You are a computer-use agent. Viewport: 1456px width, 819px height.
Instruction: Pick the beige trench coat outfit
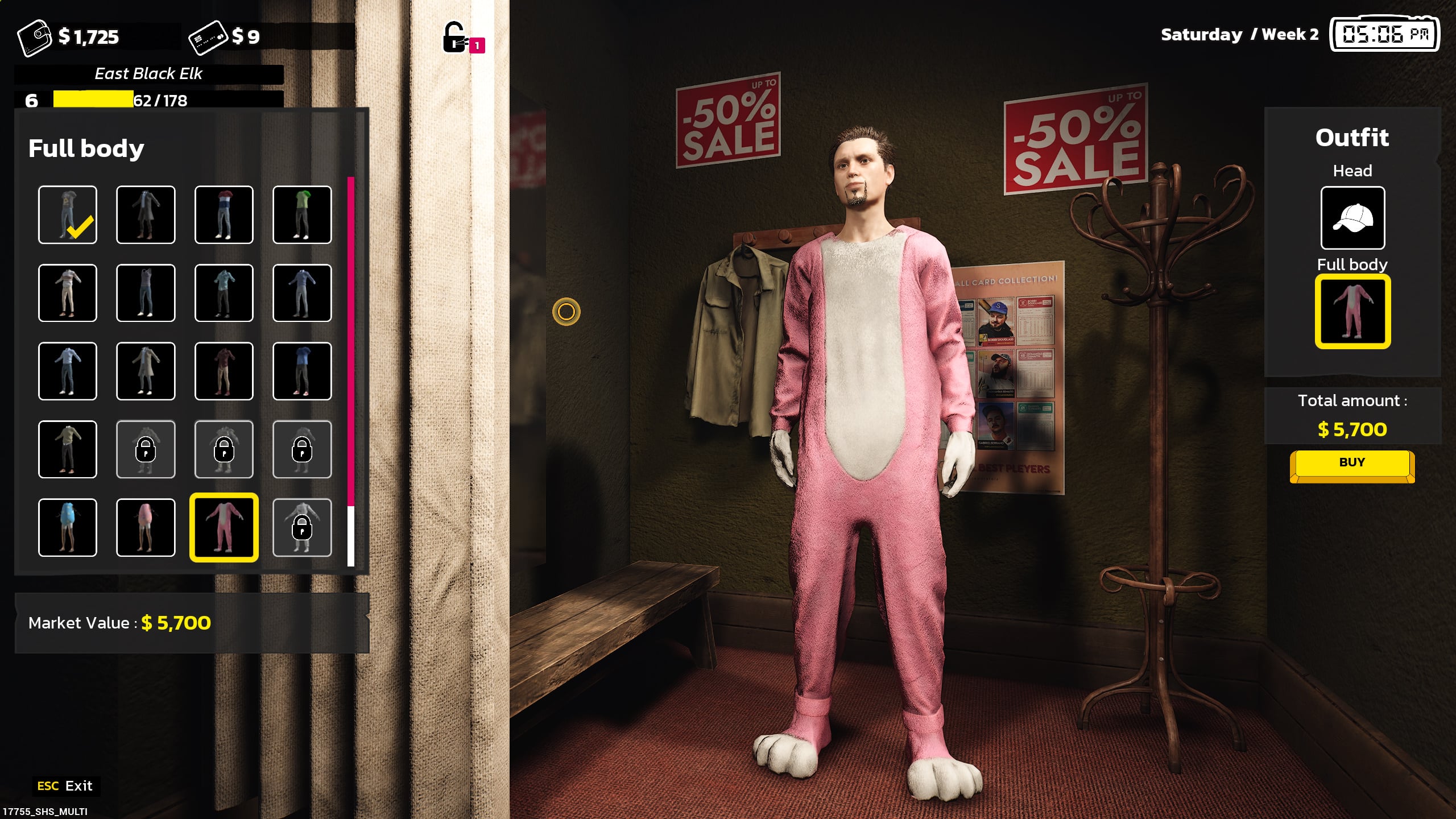[x=146, y=371]
